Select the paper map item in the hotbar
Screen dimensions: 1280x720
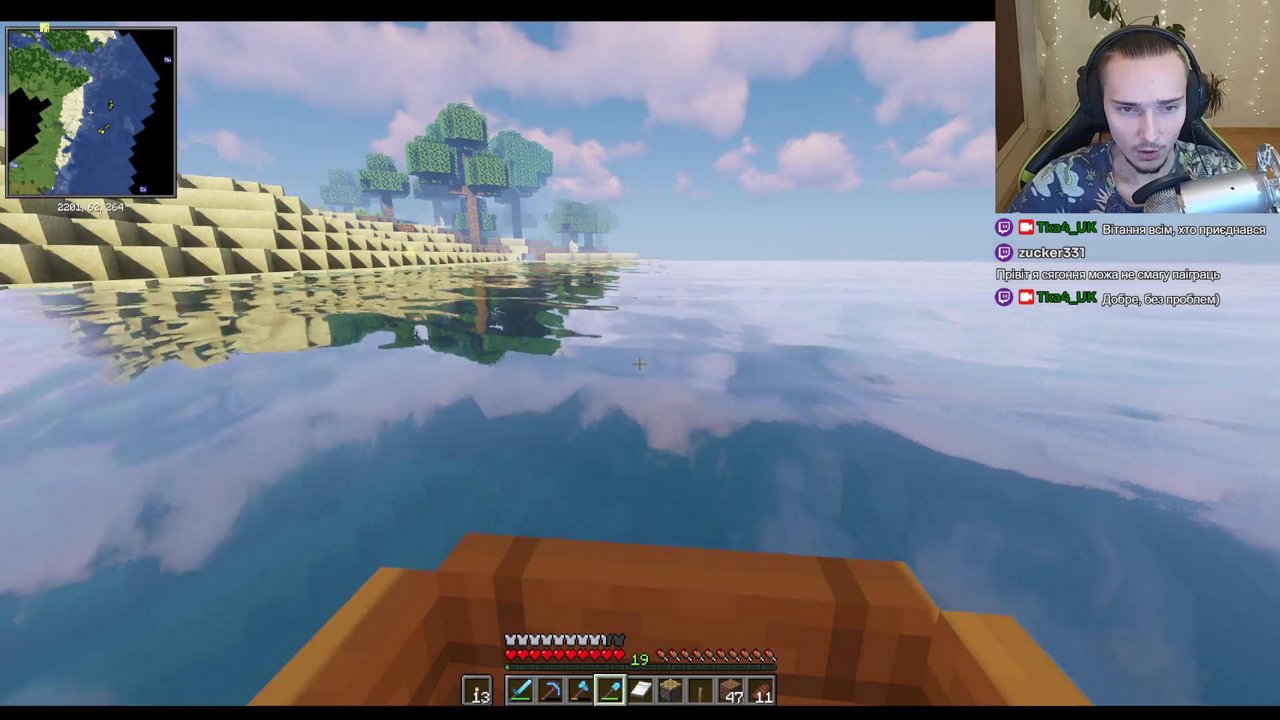point(640,690)
